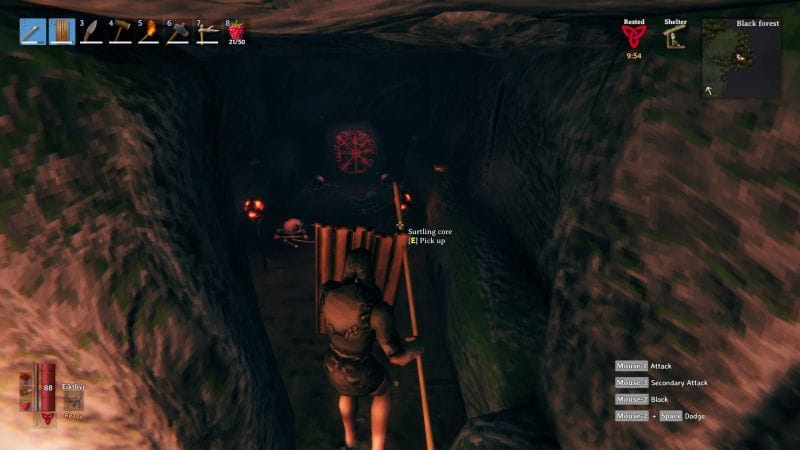Screen dimensions: 800x450
Task: Choose the hoe tool in slot 7
Action: [x=207, y=32]
